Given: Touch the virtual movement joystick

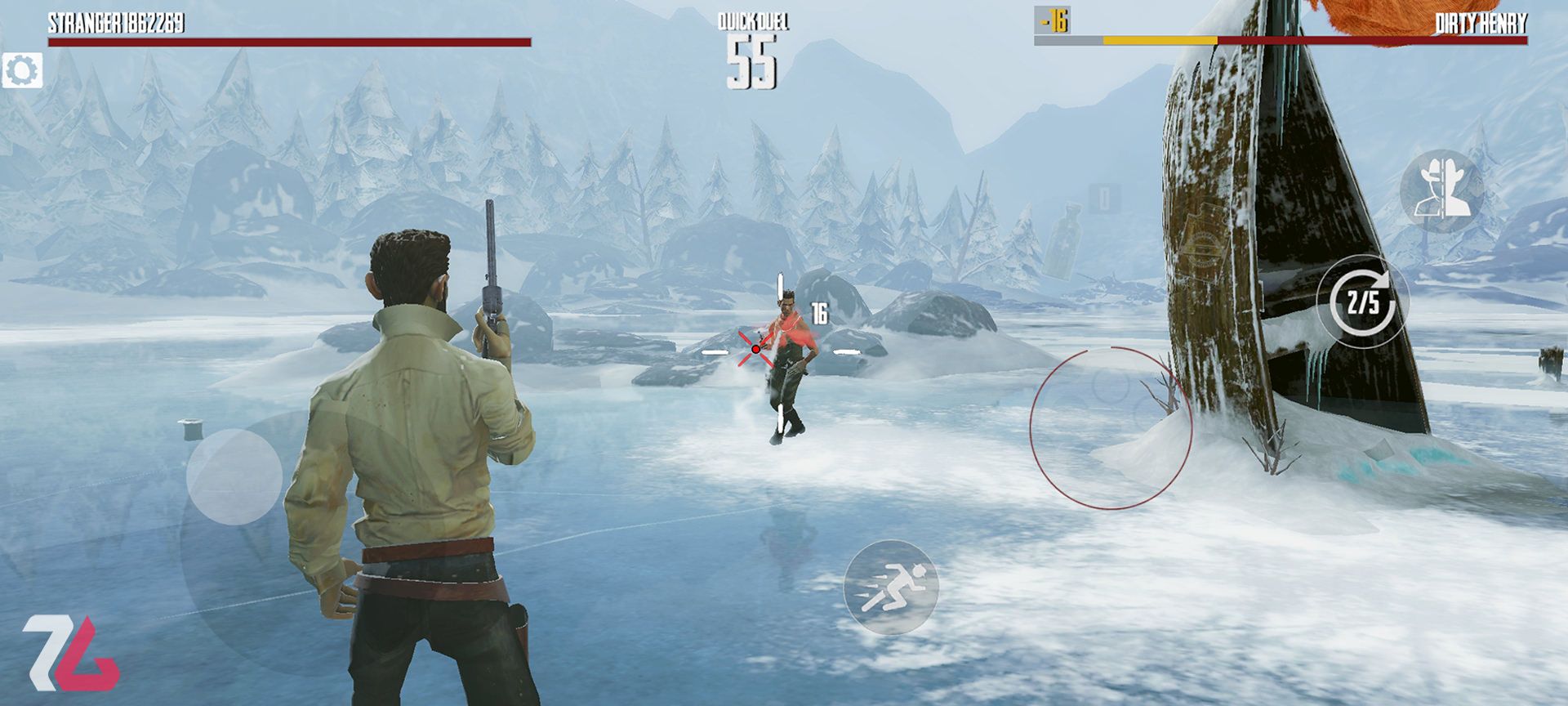Looking at the screenshot, I should (234, 476).
